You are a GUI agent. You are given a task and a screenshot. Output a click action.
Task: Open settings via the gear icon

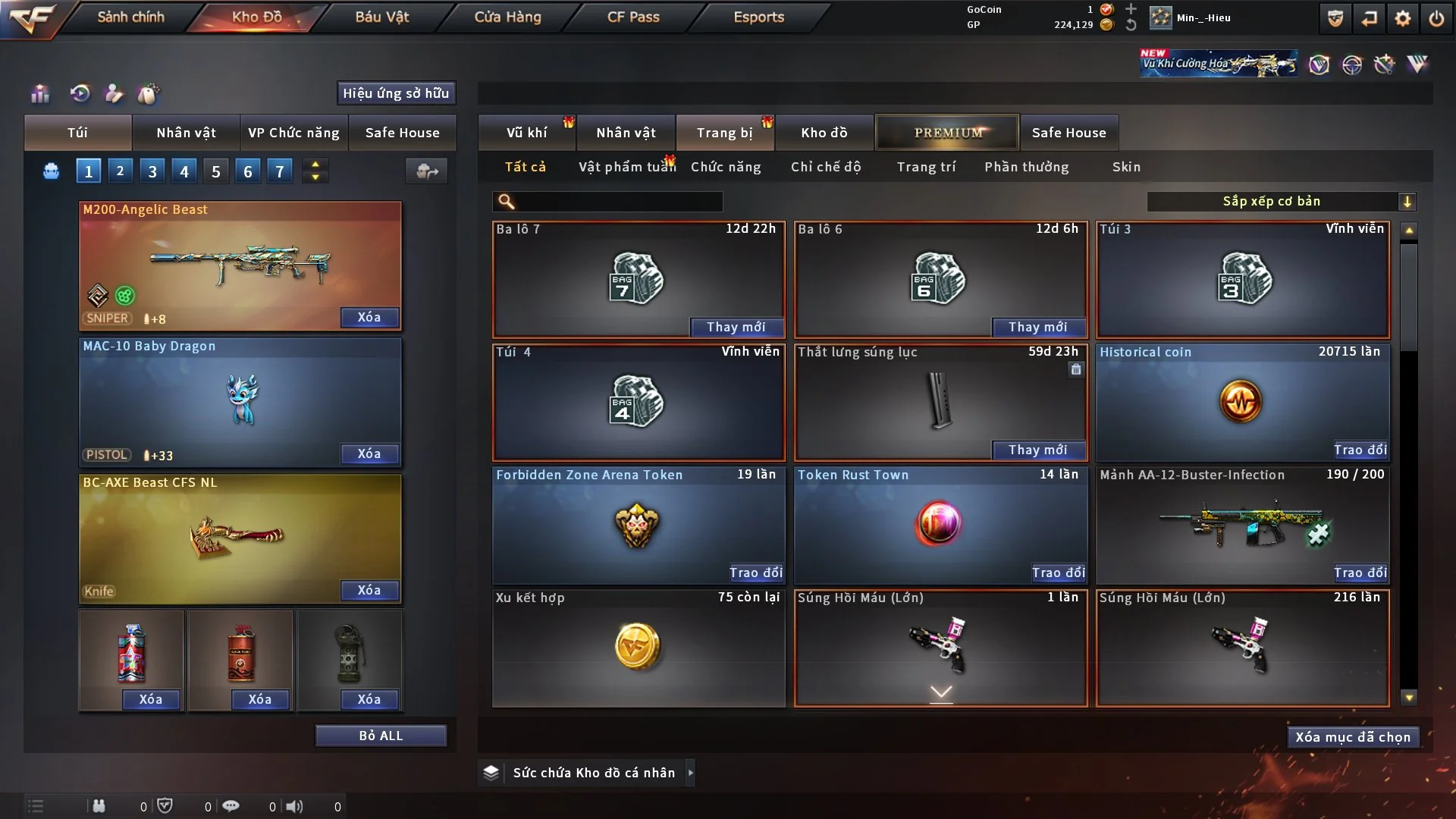1402,18
